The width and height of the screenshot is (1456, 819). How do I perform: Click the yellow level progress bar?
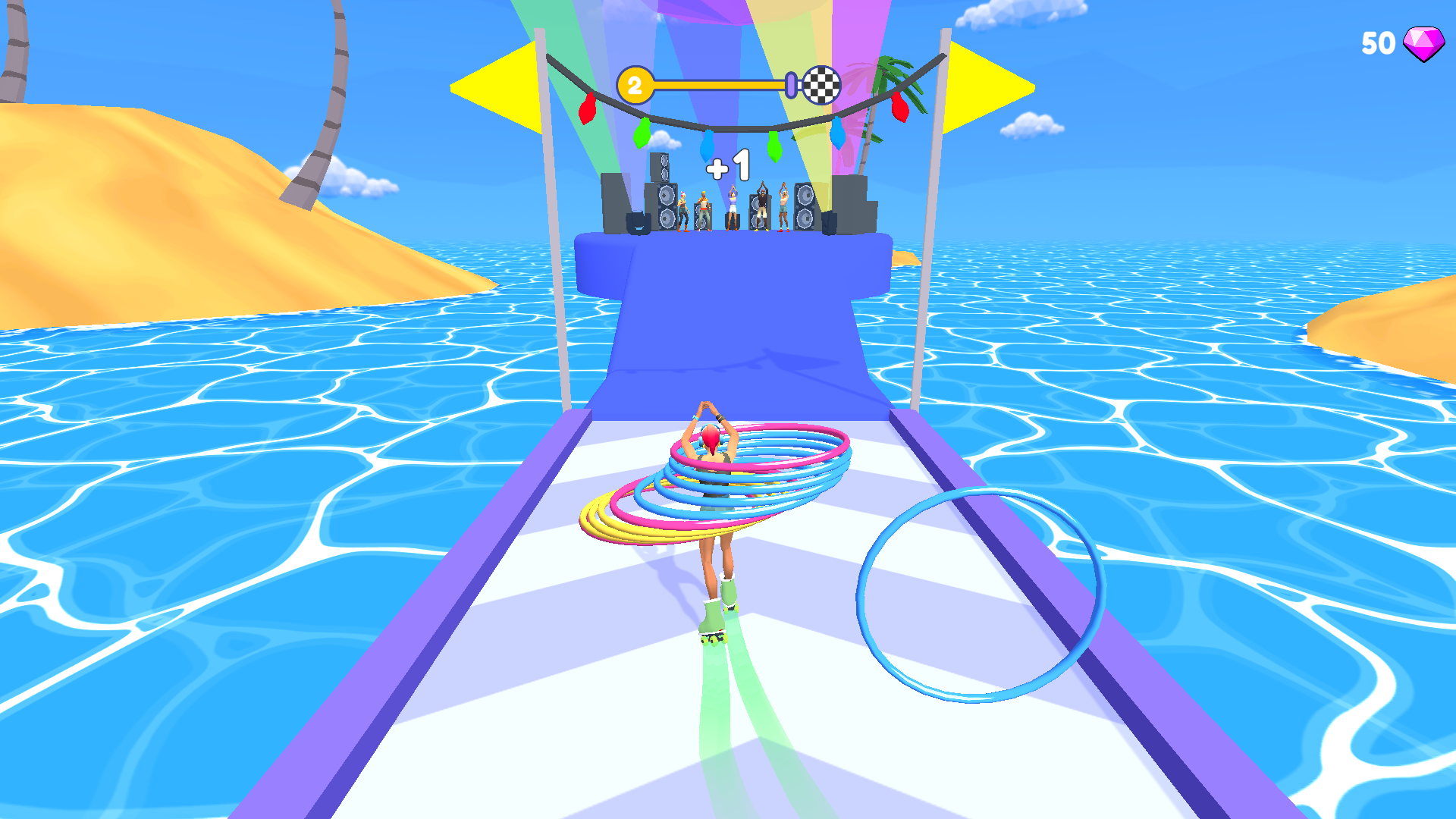point(717,86)
